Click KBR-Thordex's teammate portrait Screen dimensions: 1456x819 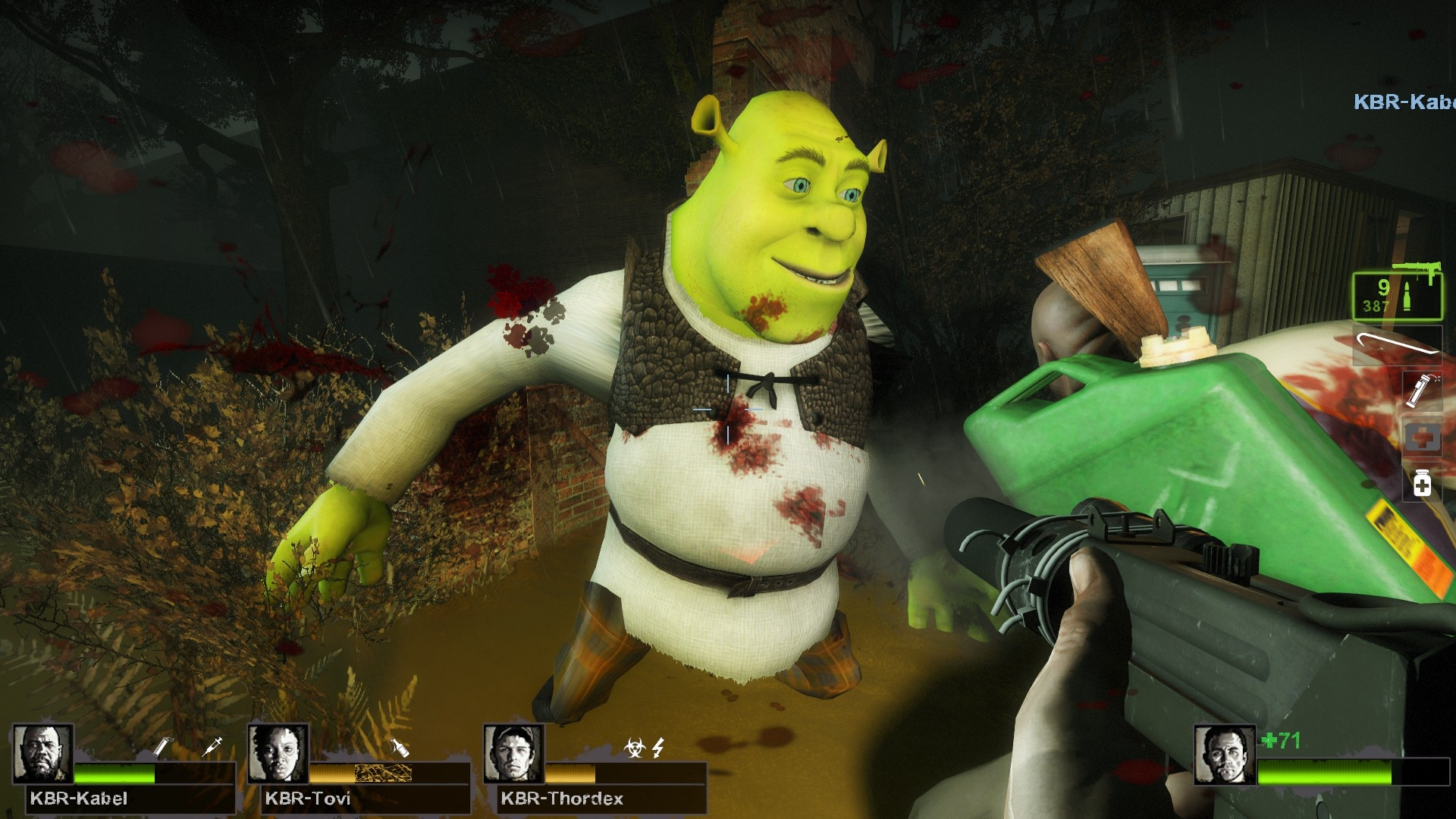(514, 755)
